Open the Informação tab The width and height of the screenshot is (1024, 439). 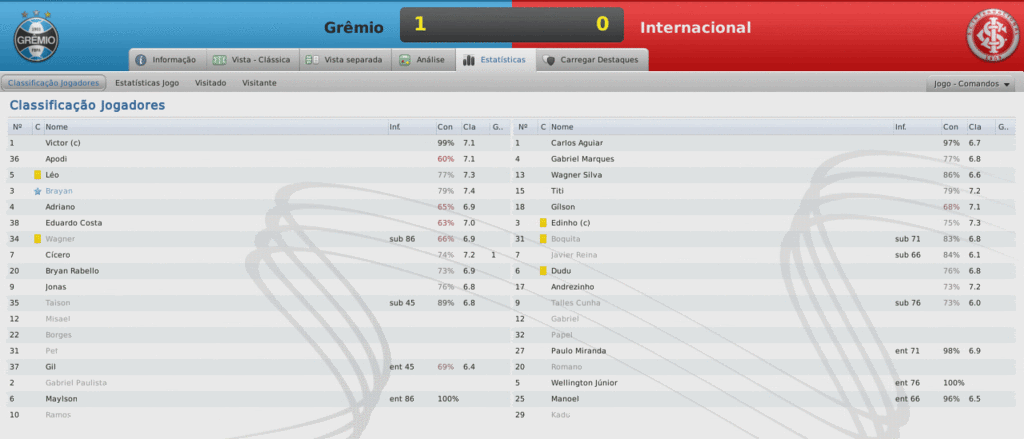(x=167, y=60)
